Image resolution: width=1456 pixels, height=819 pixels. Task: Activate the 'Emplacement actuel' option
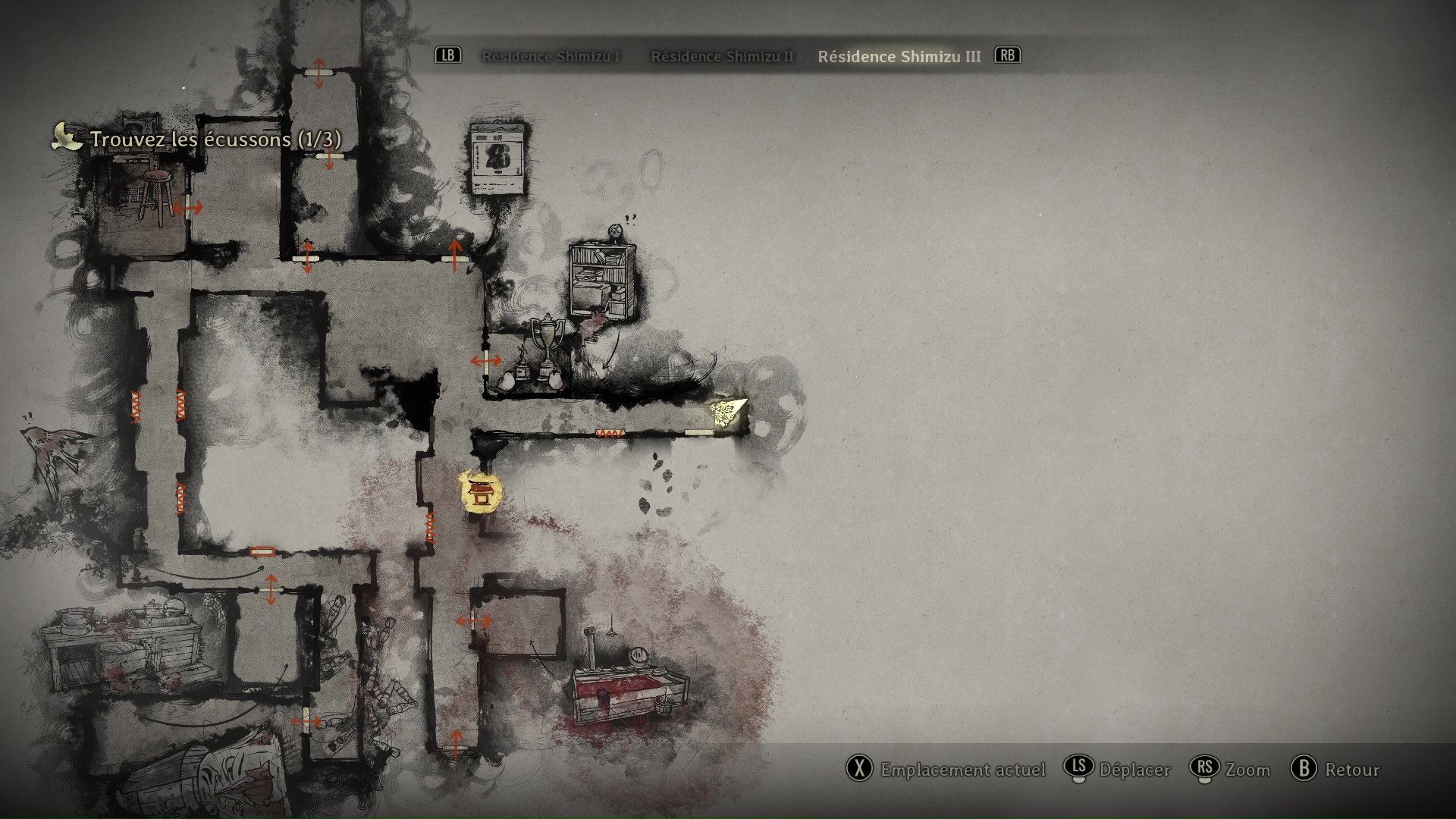click(x=946, y=770)
